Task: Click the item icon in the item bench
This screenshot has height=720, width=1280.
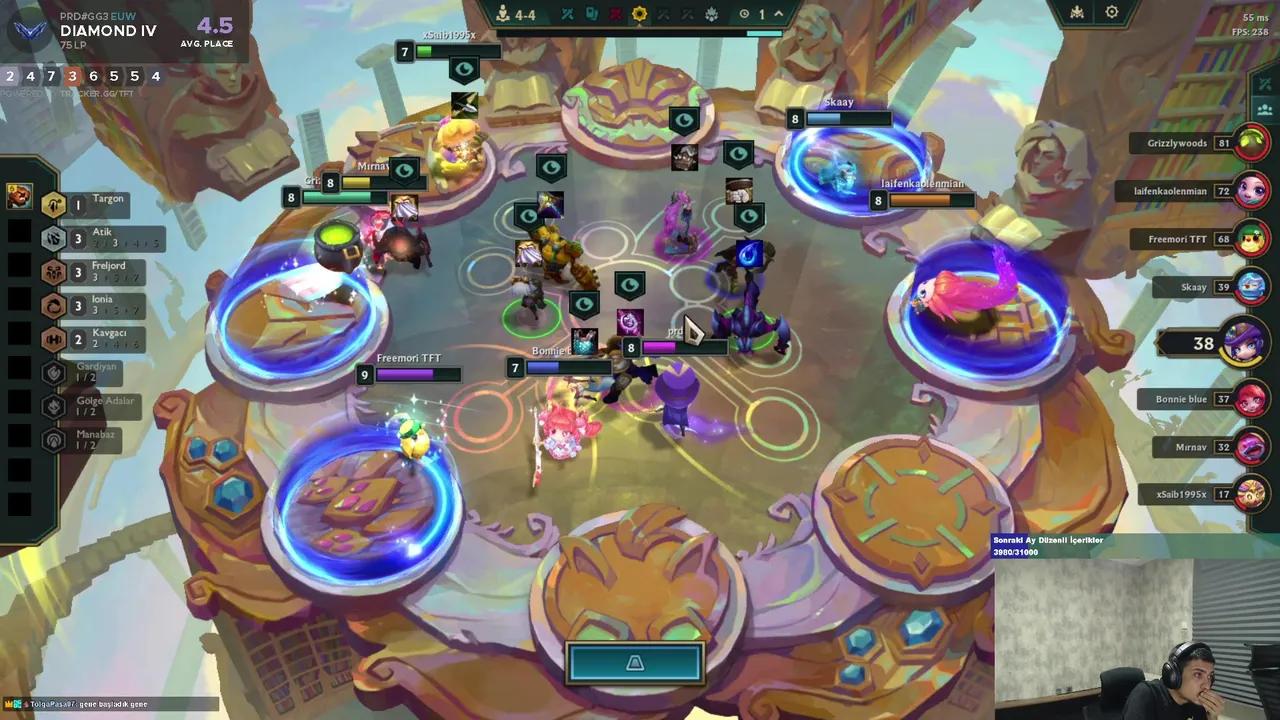Action: coord(19,197)
